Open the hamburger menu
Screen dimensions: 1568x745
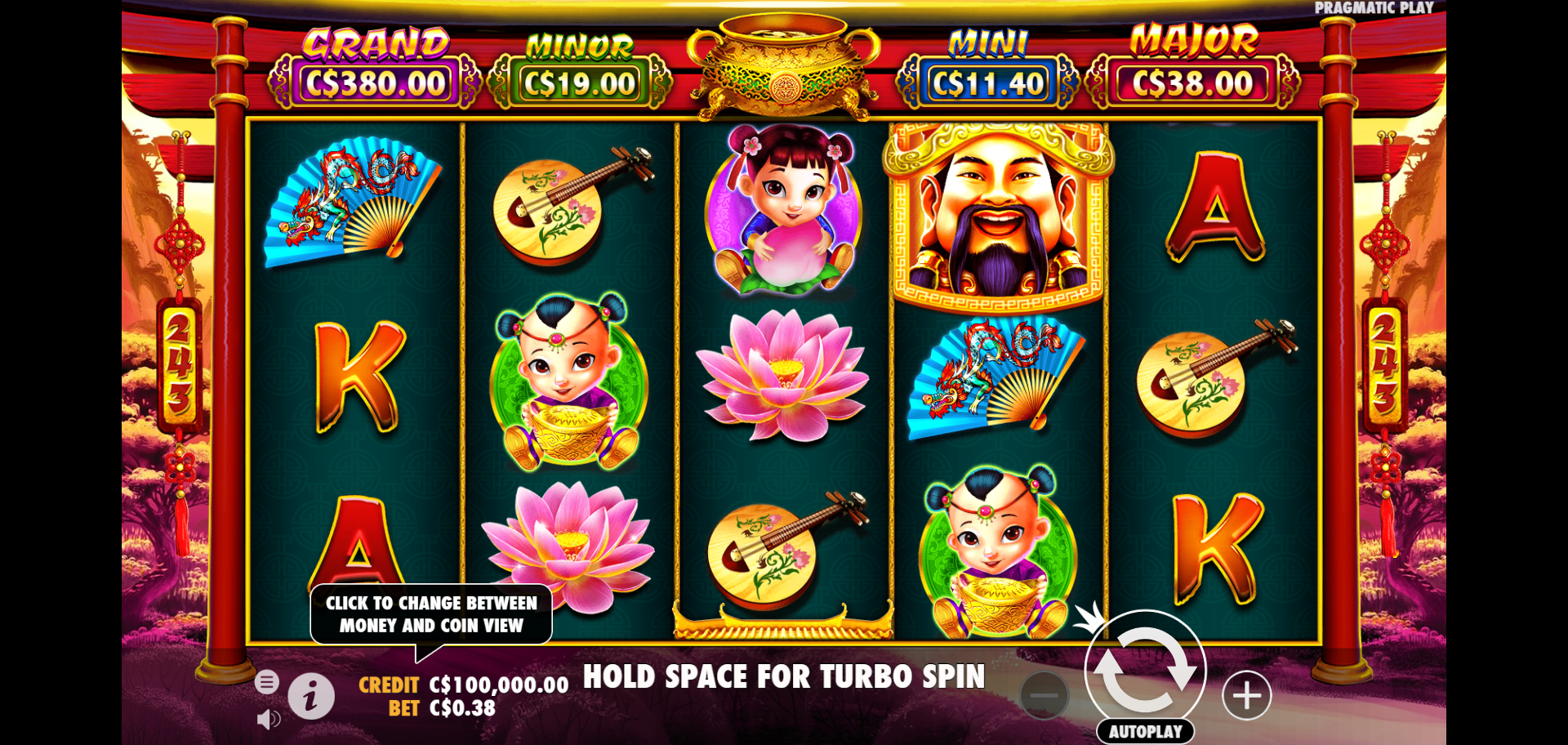[x=267, y=681]
